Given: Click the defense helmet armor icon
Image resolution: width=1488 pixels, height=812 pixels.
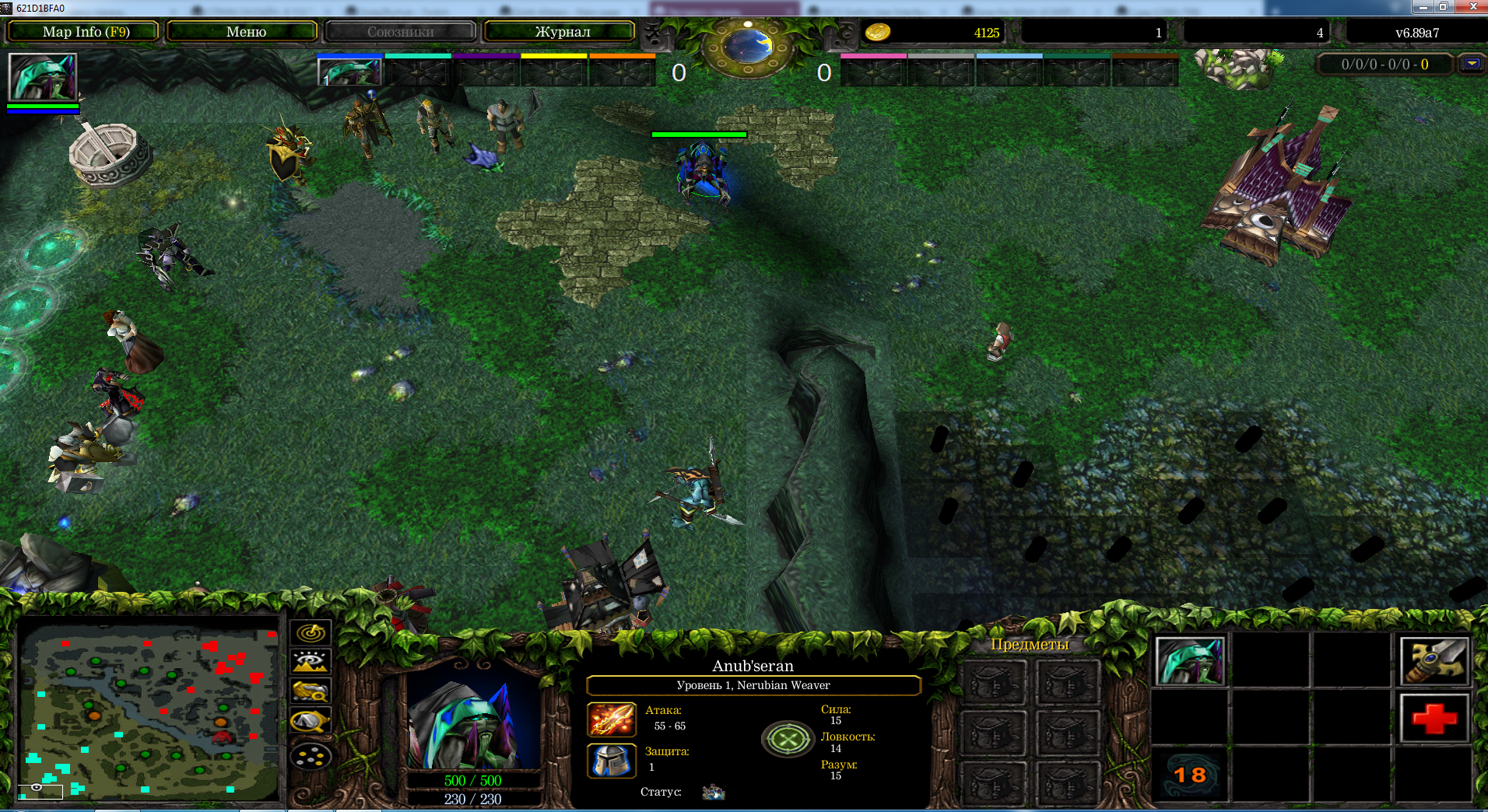Looking at the screenshot, I should pyautogui.click(x=612, y=760).
